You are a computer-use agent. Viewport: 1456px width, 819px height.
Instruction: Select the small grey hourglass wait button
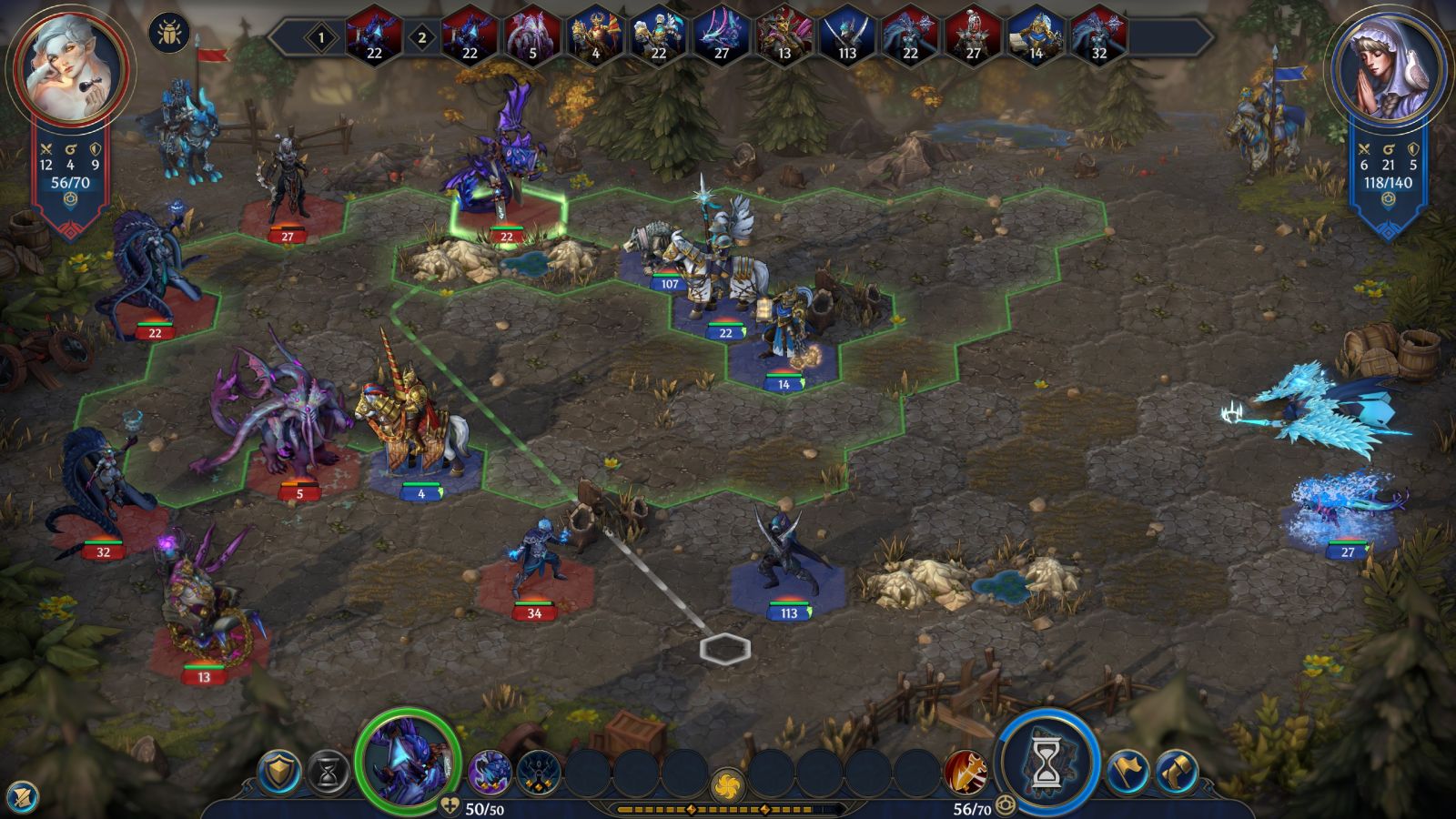pos(328,773)
